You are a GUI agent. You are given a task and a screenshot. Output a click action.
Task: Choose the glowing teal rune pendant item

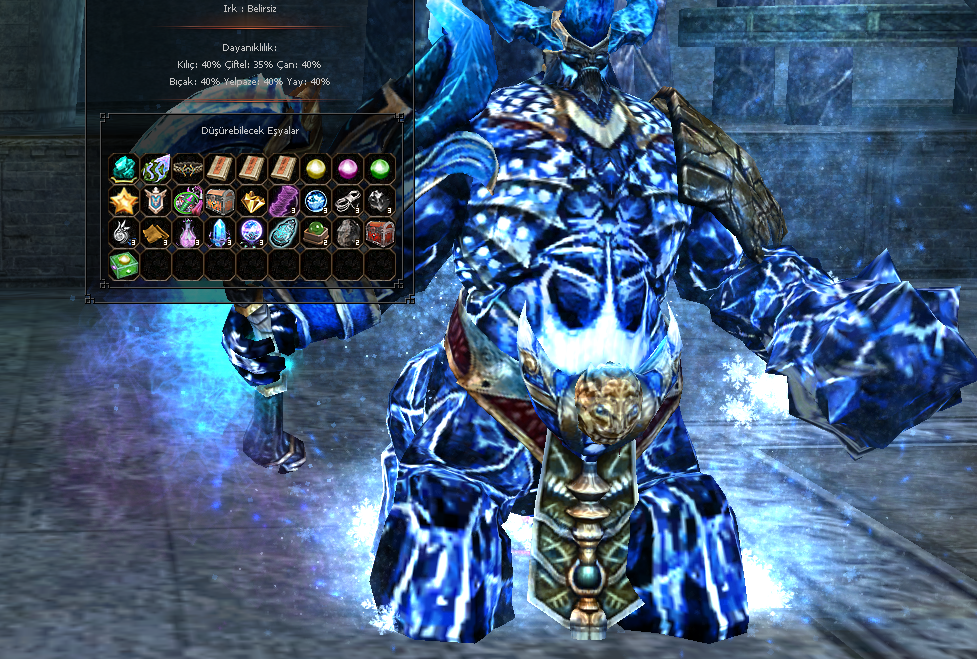point(284,233)
